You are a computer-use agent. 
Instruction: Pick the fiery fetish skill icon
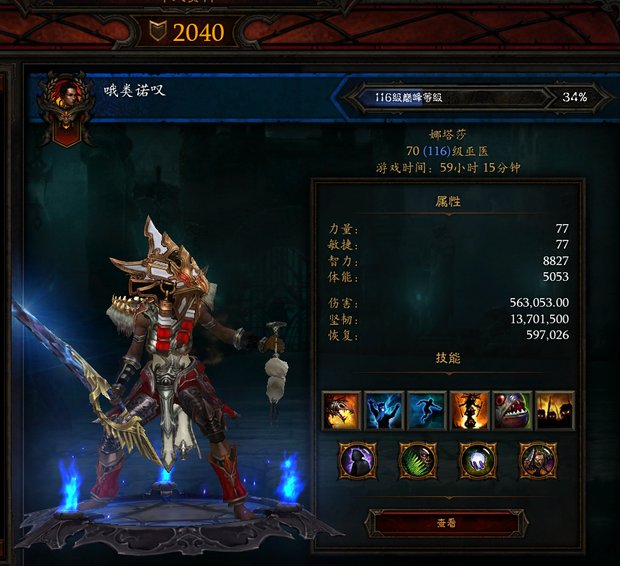point(470,410)
